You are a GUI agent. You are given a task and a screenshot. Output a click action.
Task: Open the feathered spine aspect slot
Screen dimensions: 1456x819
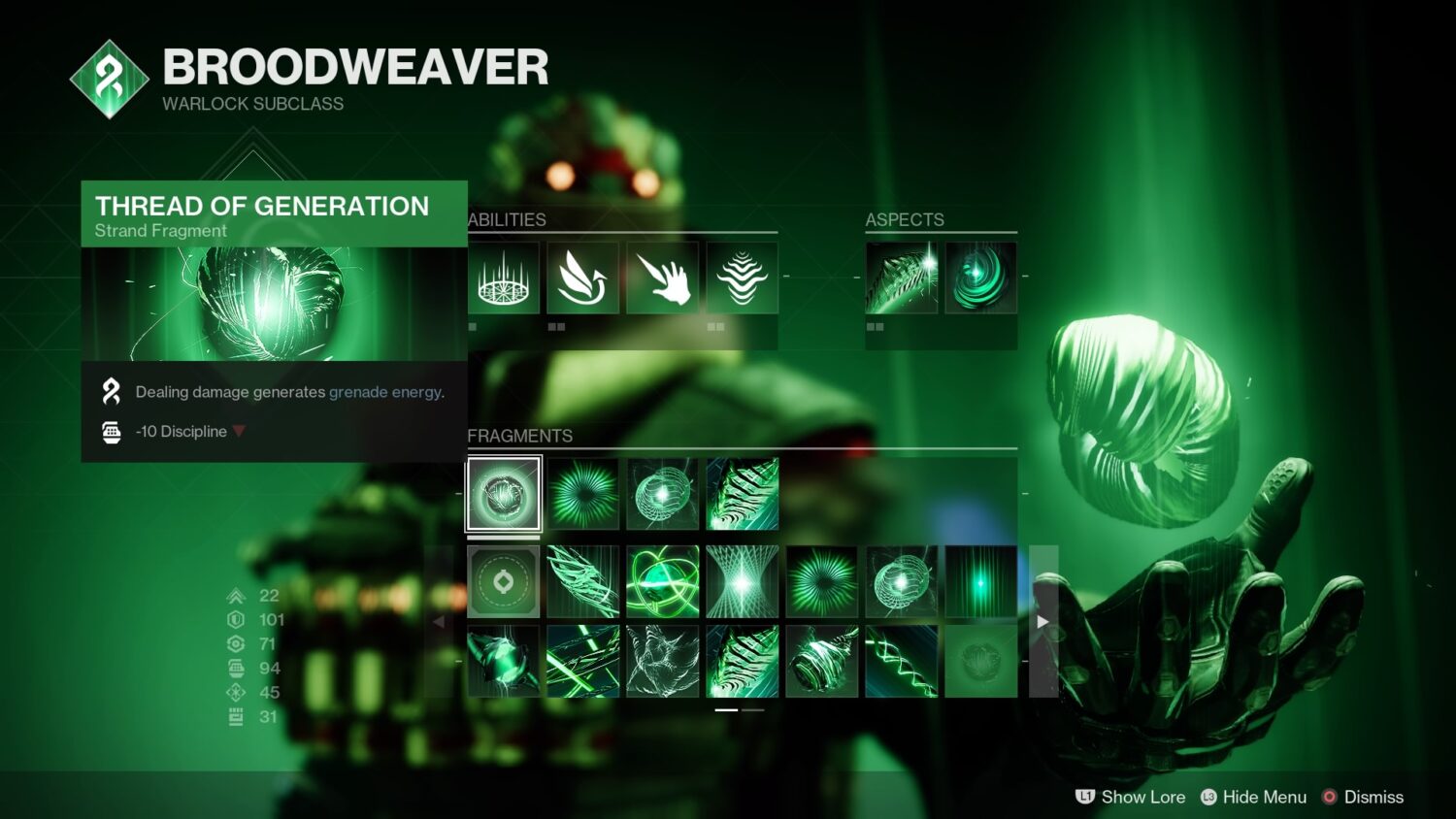coord(901,278)
